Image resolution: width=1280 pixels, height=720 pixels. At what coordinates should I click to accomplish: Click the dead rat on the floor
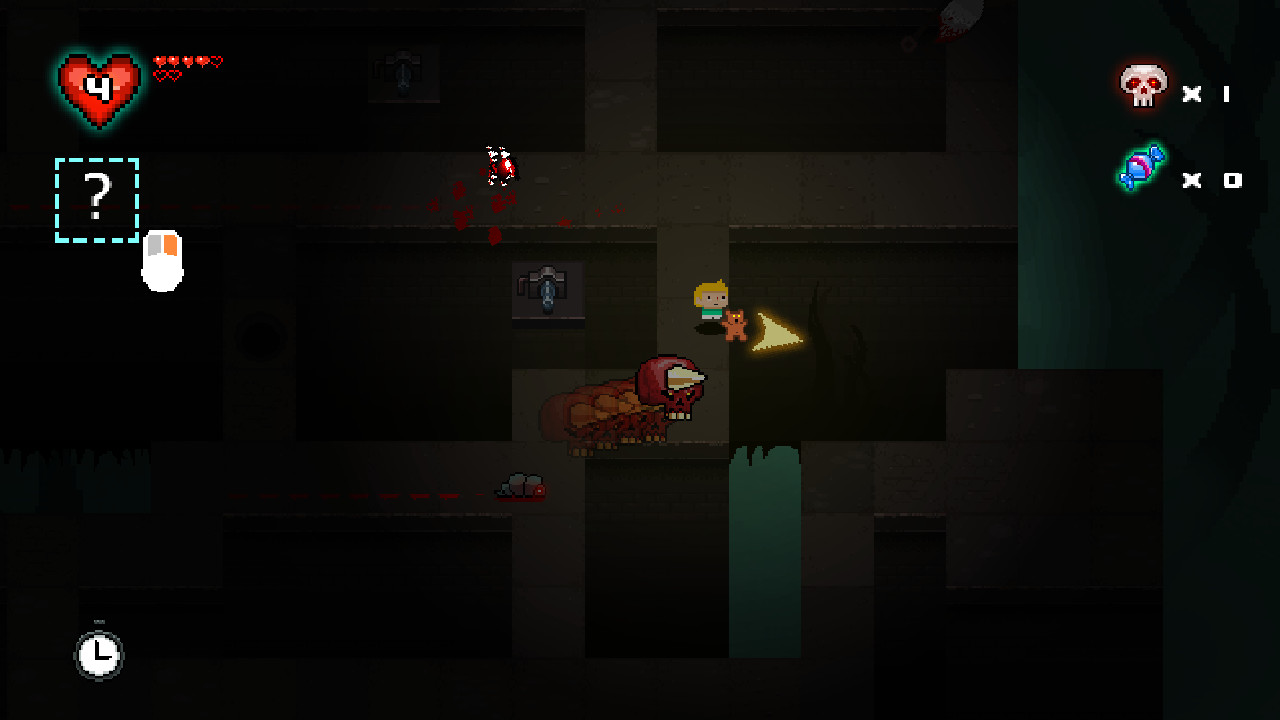520,487
